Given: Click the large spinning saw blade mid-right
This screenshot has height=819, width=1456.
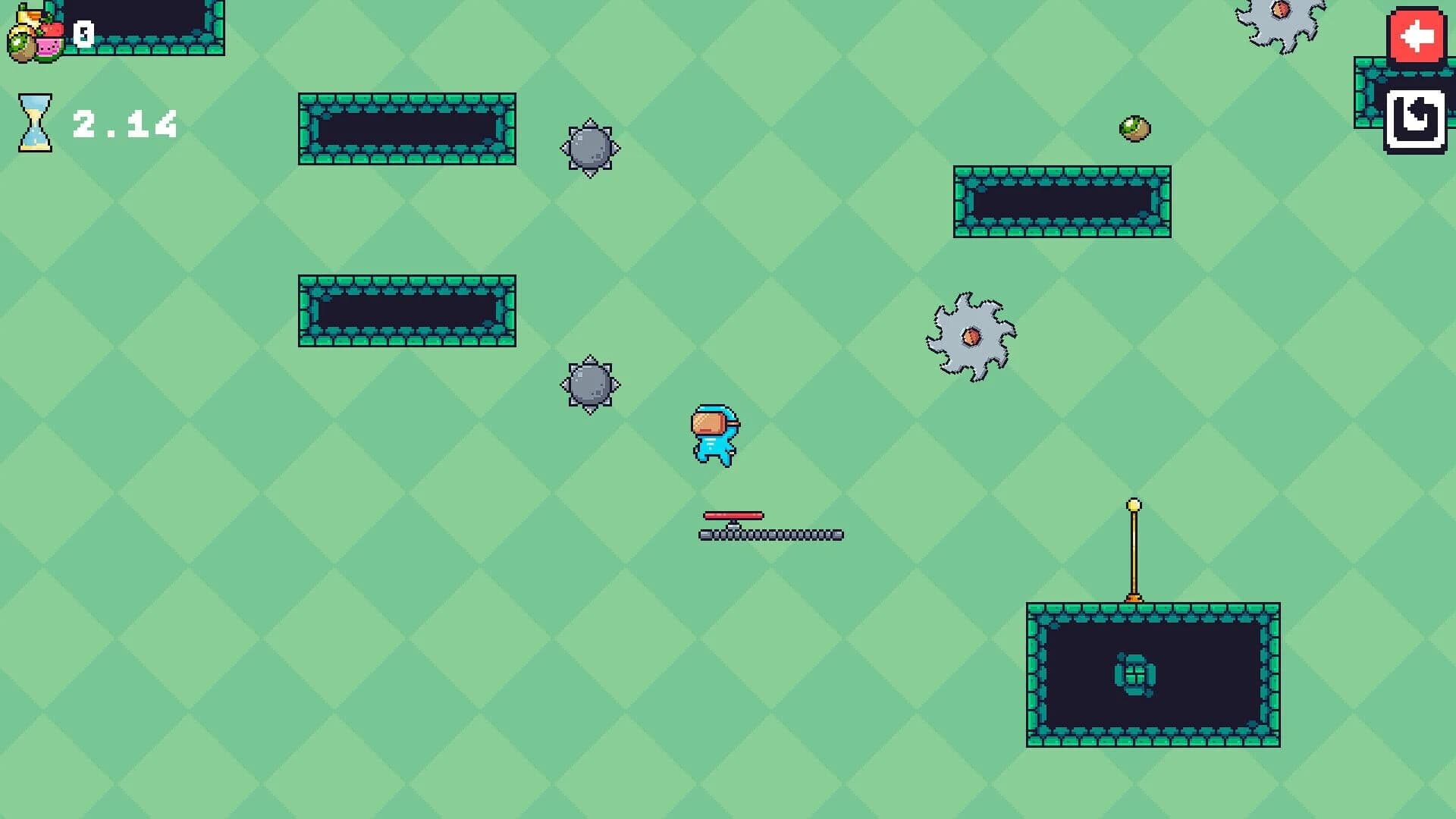Looking at the screenshot, I should click(971, 335).
